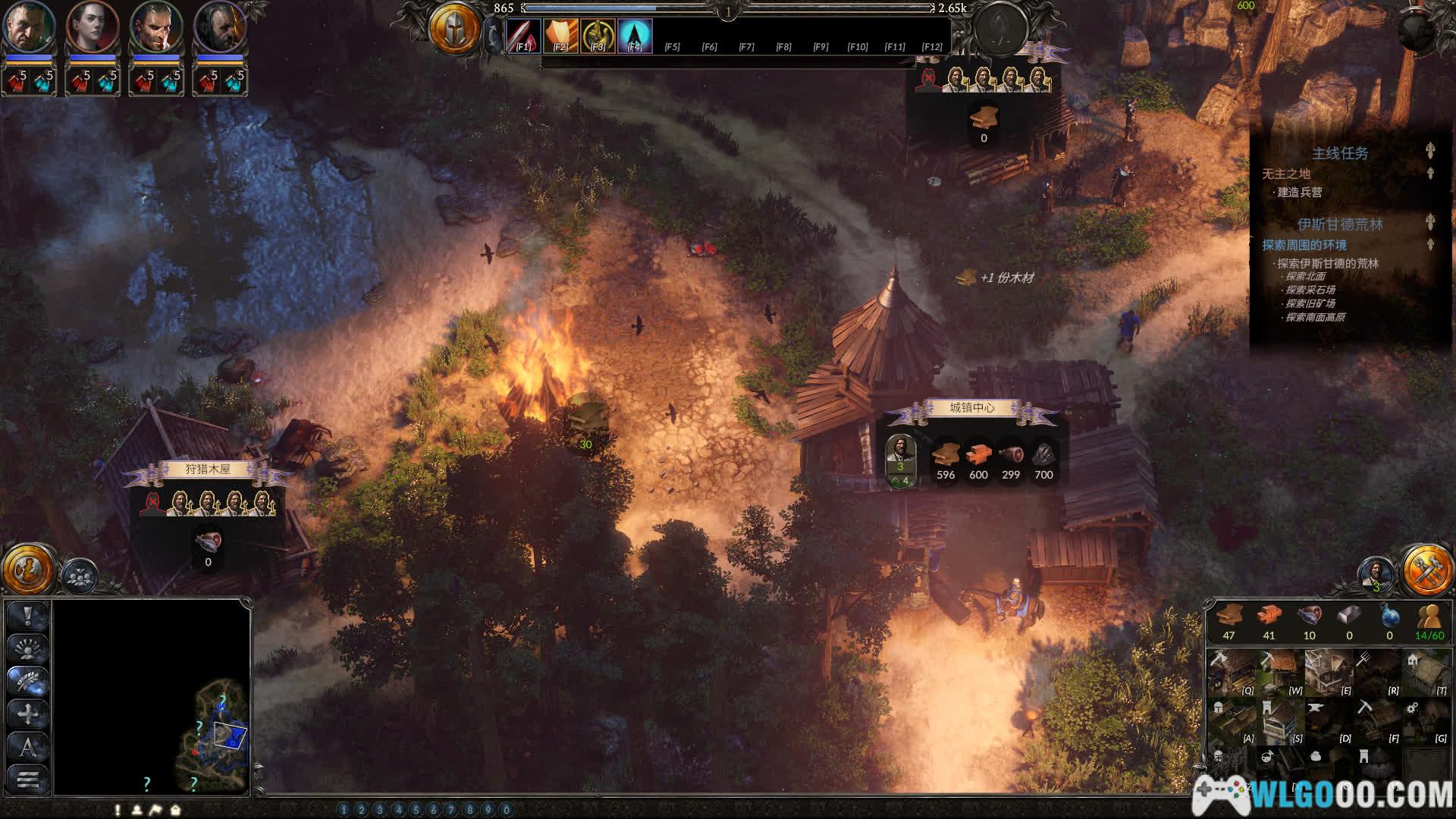The image size is (1456, 819).
Task: Click the exclamation mark minimap button
Action: (x=28, y=617)
